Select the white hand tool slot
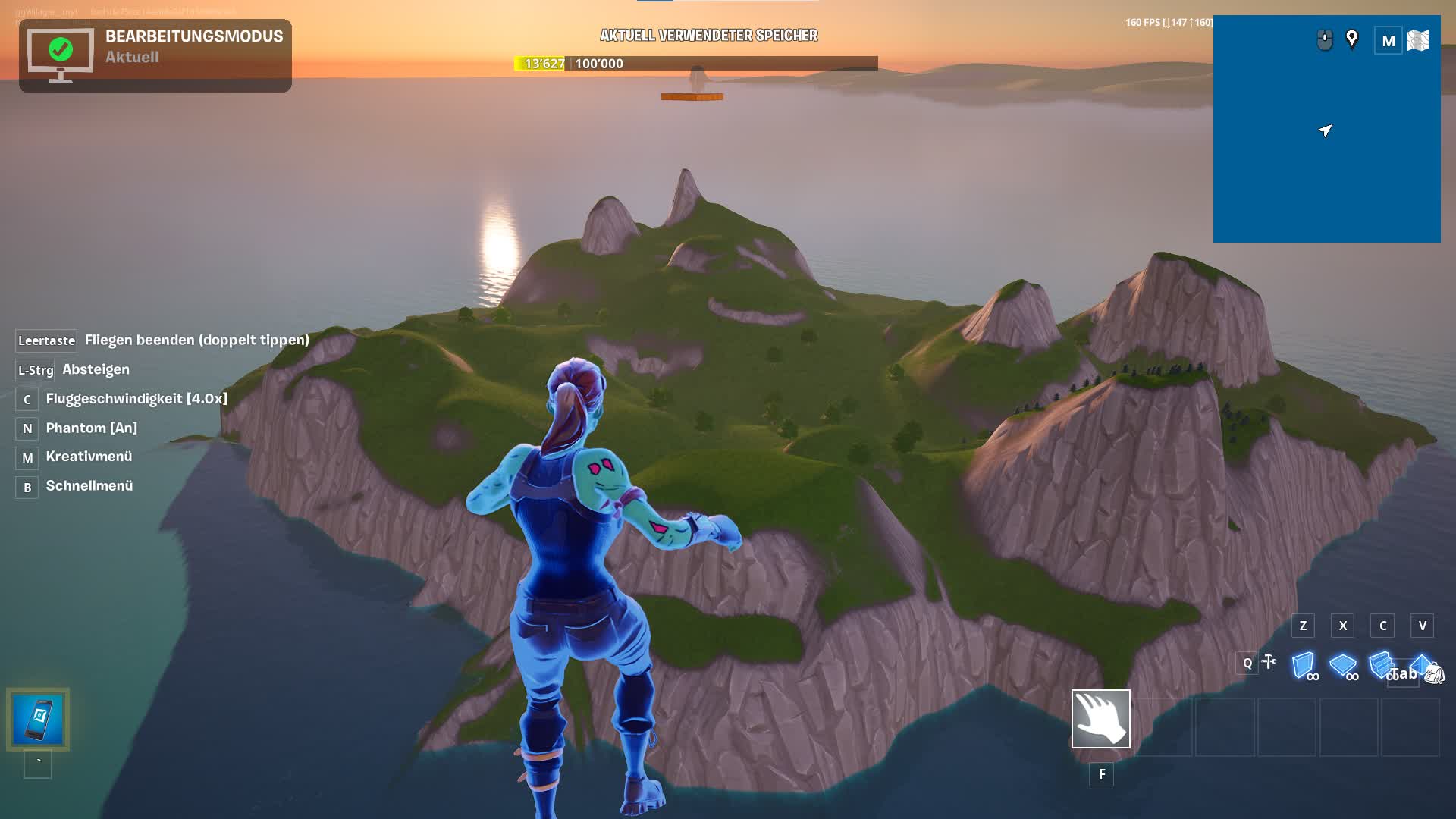This screenshot has height=819, width=1456. coord(1100,719)
